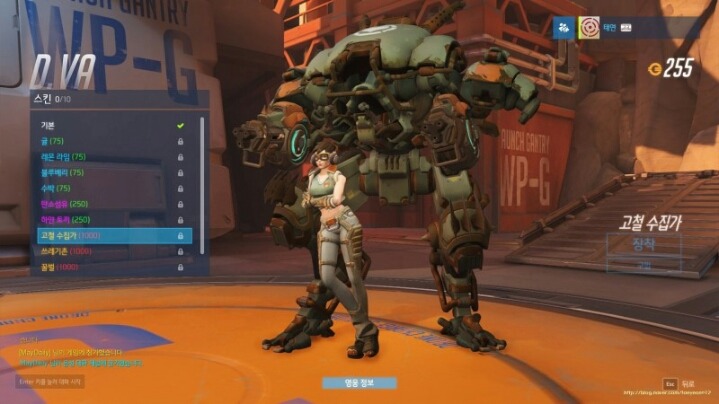Click the player profile avatar
Image resolution: width=719 pixels, height=404 pixels.
pyautogui.click(x=589, y=28)
